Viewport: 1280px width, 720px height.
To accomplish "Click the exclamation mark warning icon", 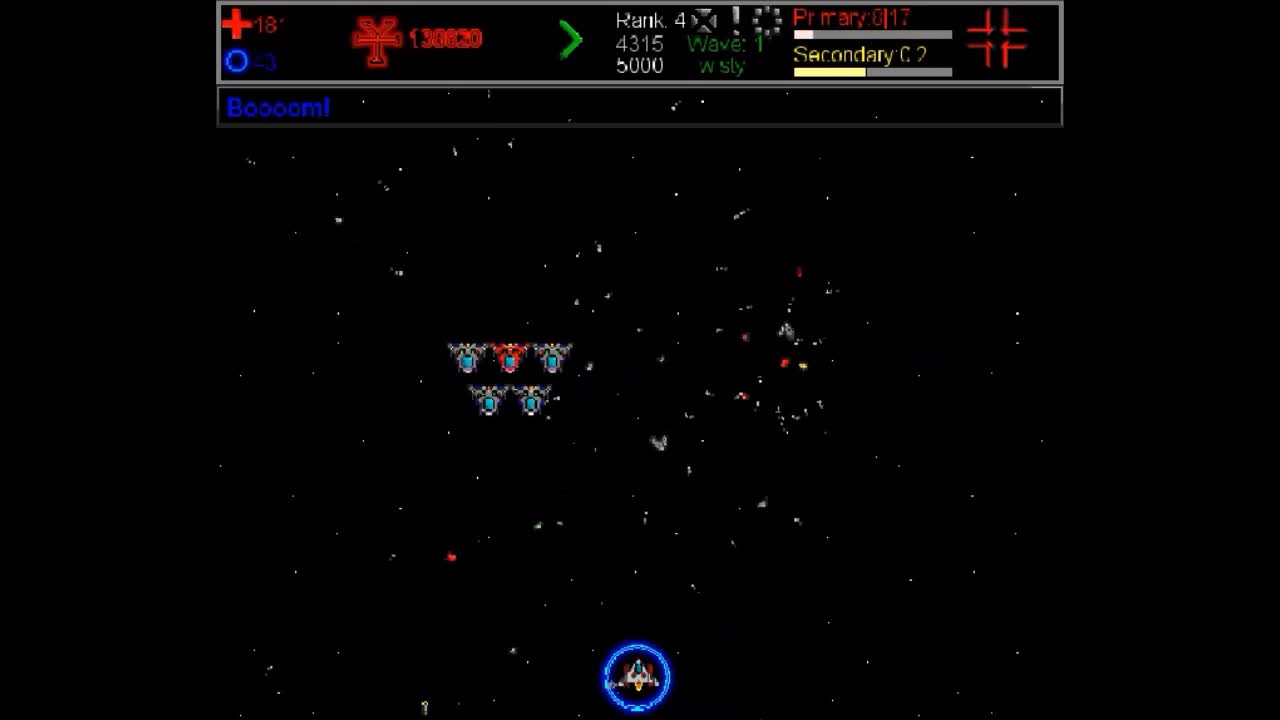I will (x=735, y=19).
